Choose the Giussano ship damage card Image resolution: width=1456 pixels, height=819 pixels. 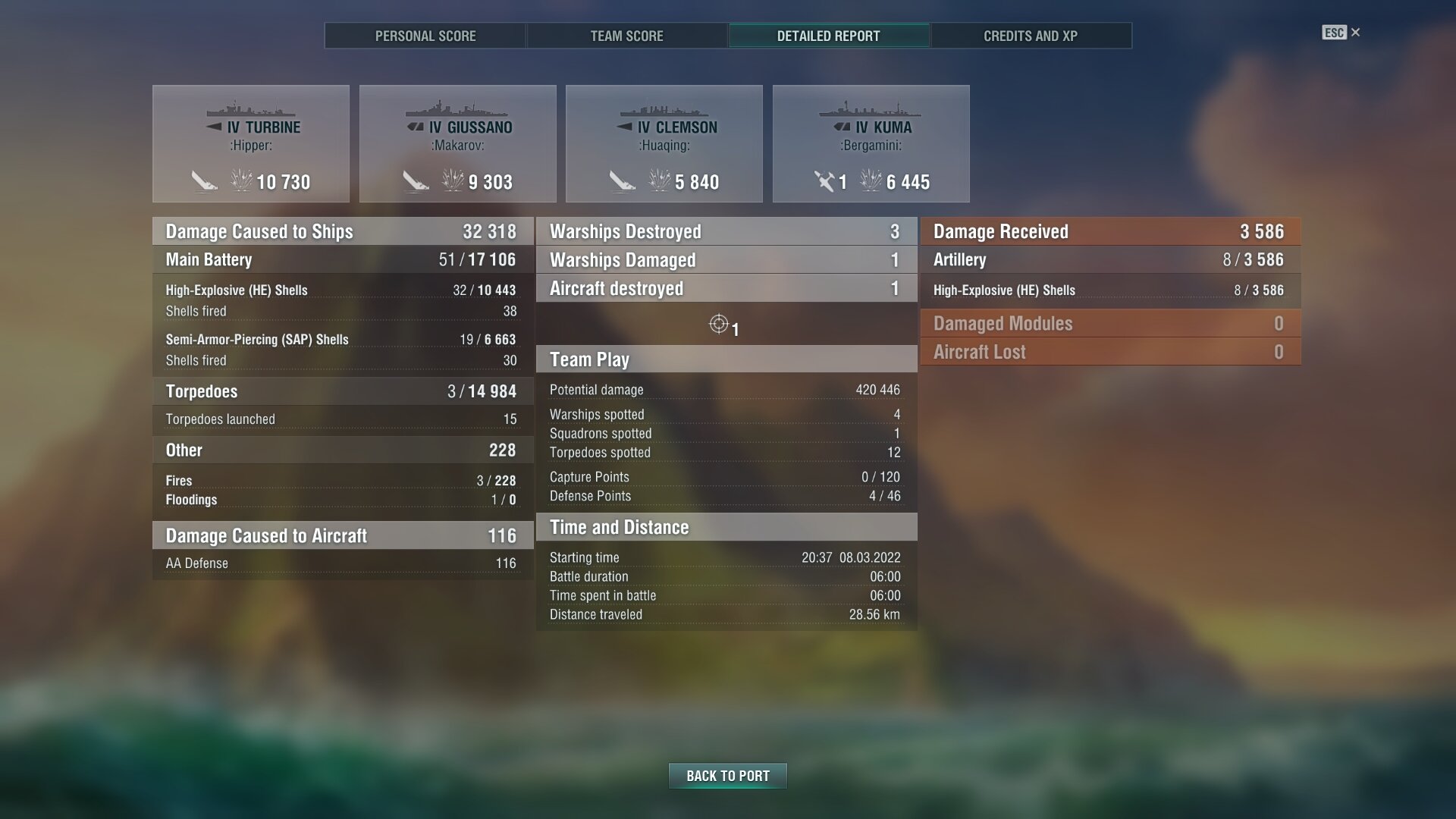457,144
